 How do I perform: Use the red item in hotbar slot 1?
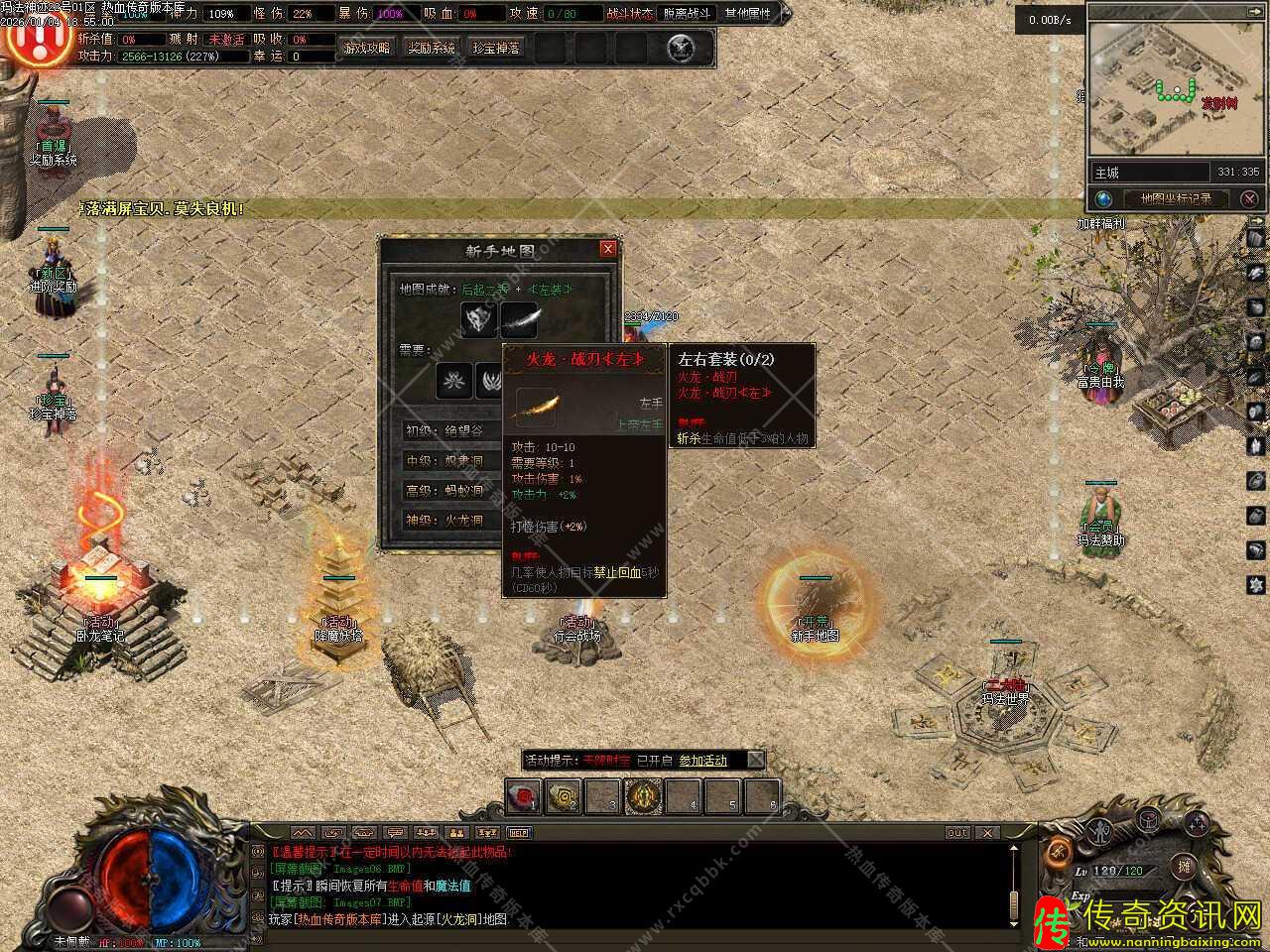[x=524, y=795]
